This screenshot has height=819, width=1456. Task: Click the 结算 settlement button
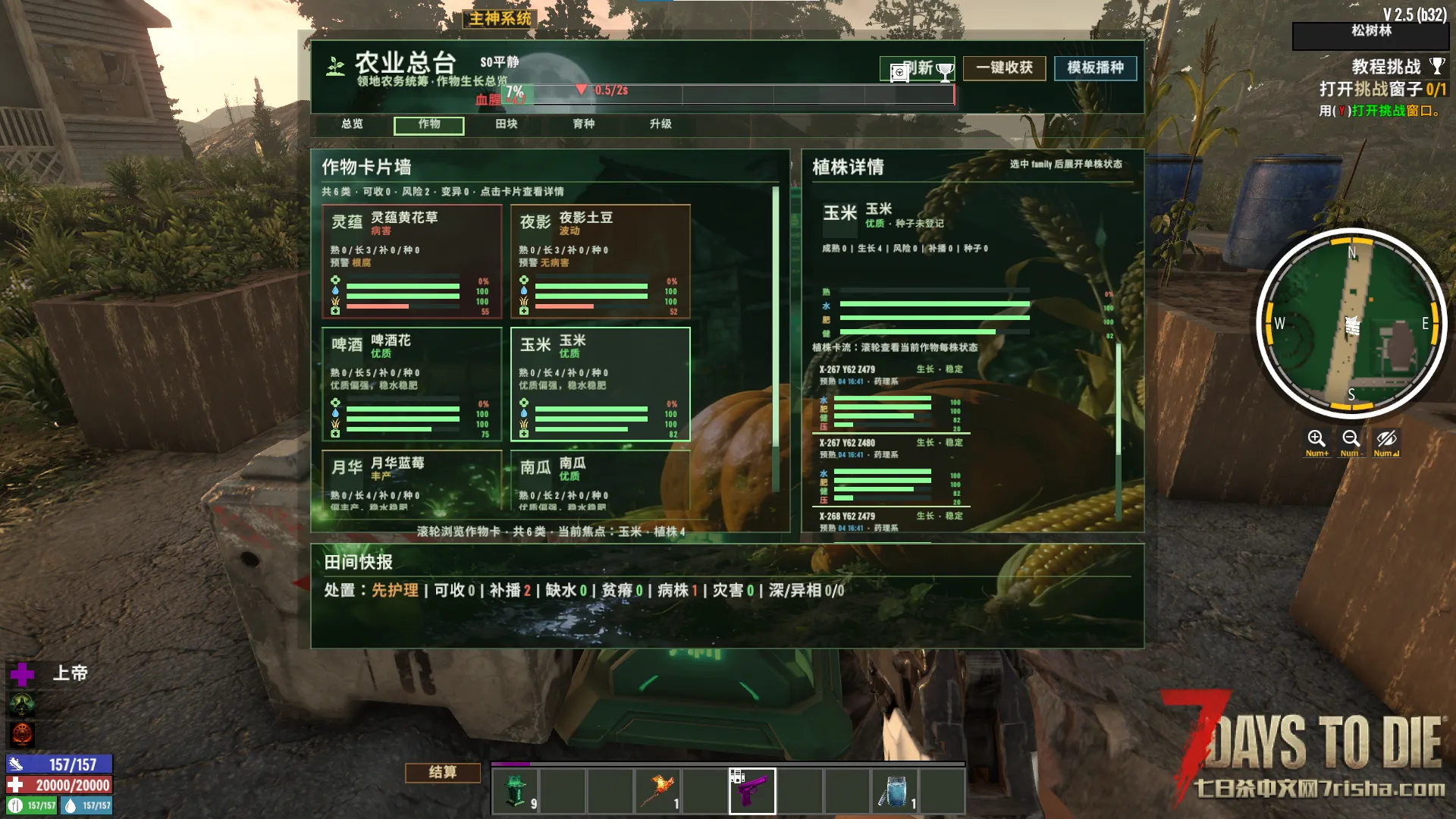pos(443,772)
